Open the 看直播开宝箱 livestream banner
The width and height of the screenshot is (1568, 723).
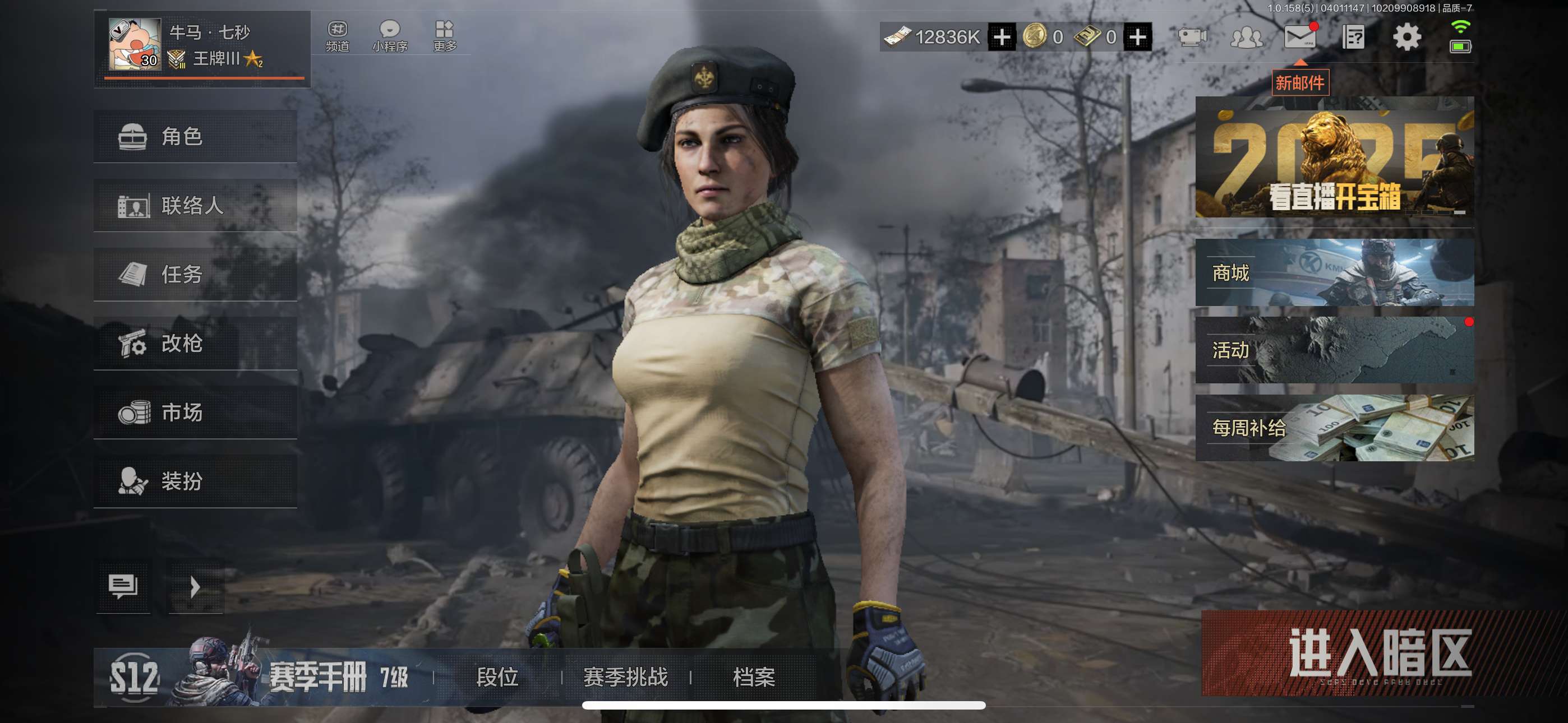tap(1334, 157)
